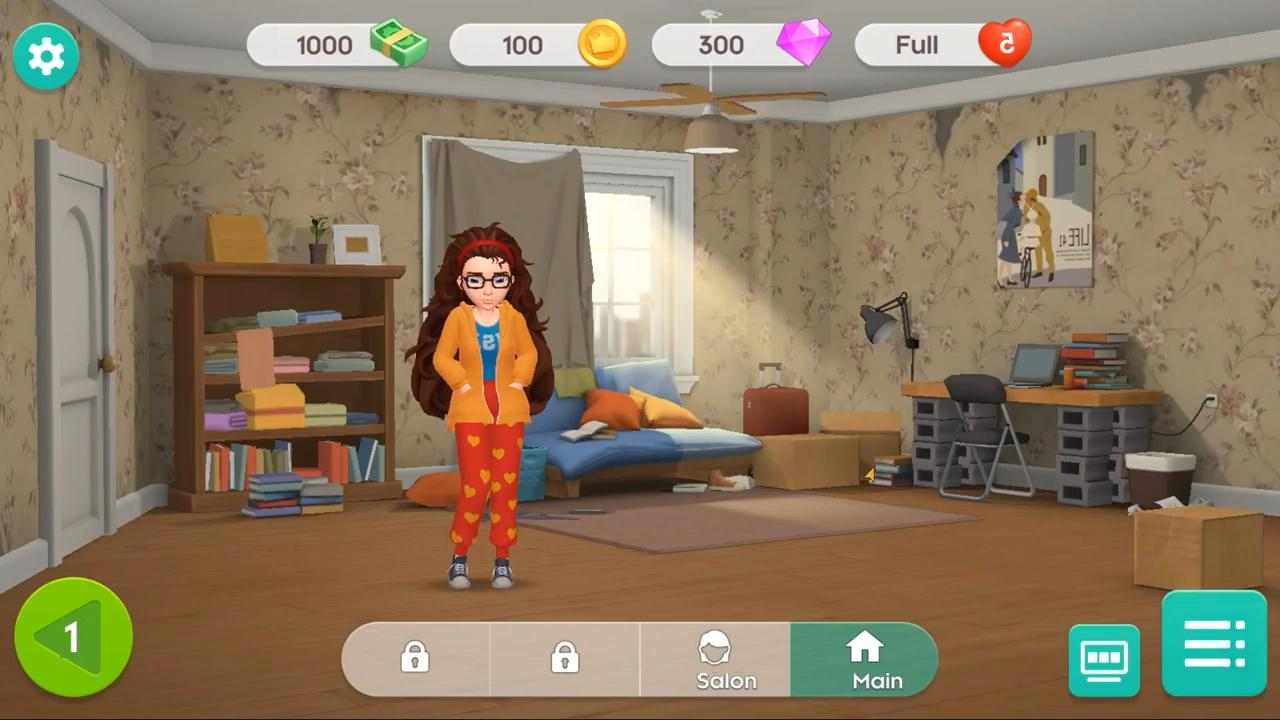
Task: Open the settings gear menu
Action: click(46, 56)
